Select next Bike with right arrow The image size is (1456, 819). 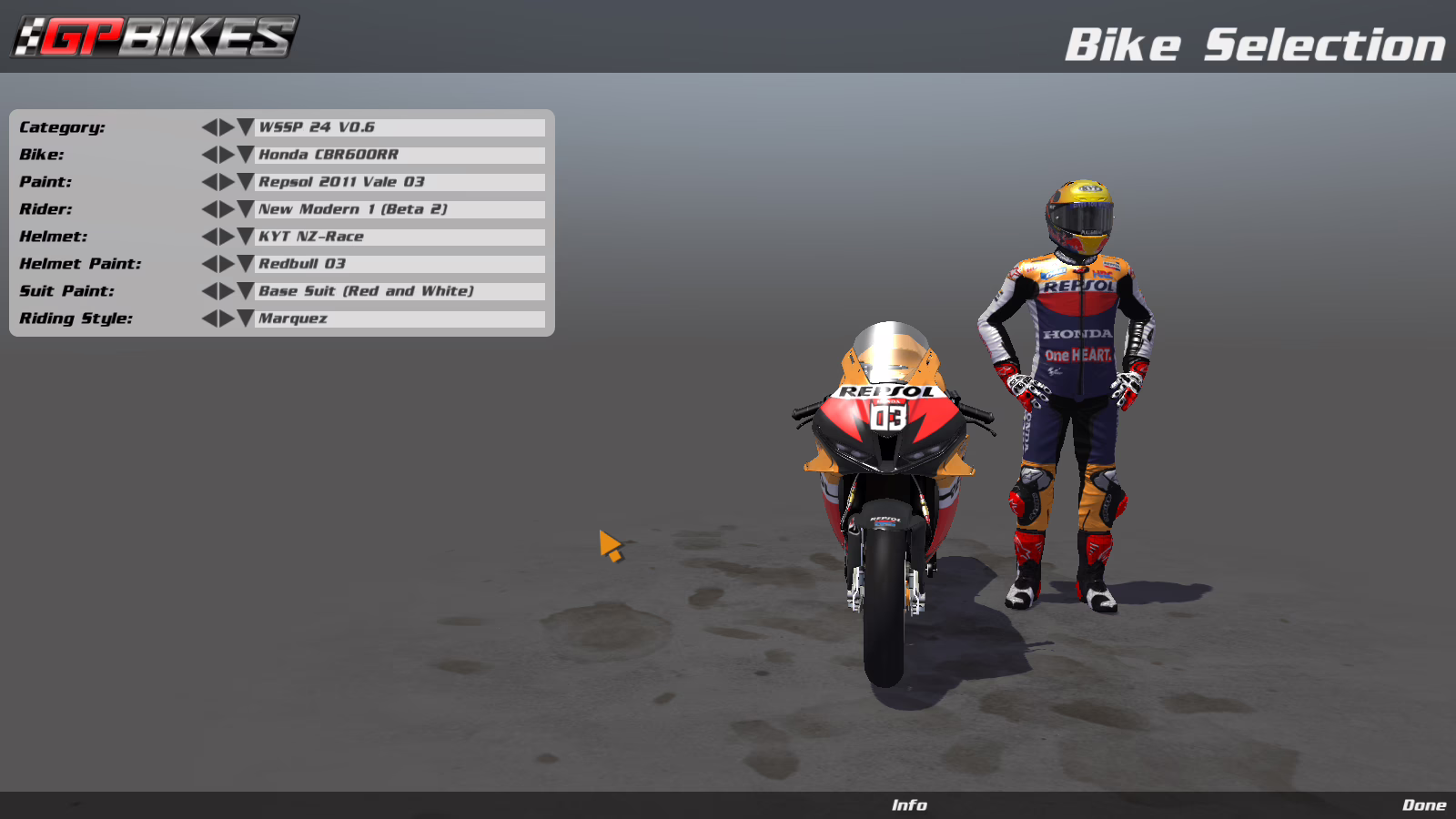point(227,155)
